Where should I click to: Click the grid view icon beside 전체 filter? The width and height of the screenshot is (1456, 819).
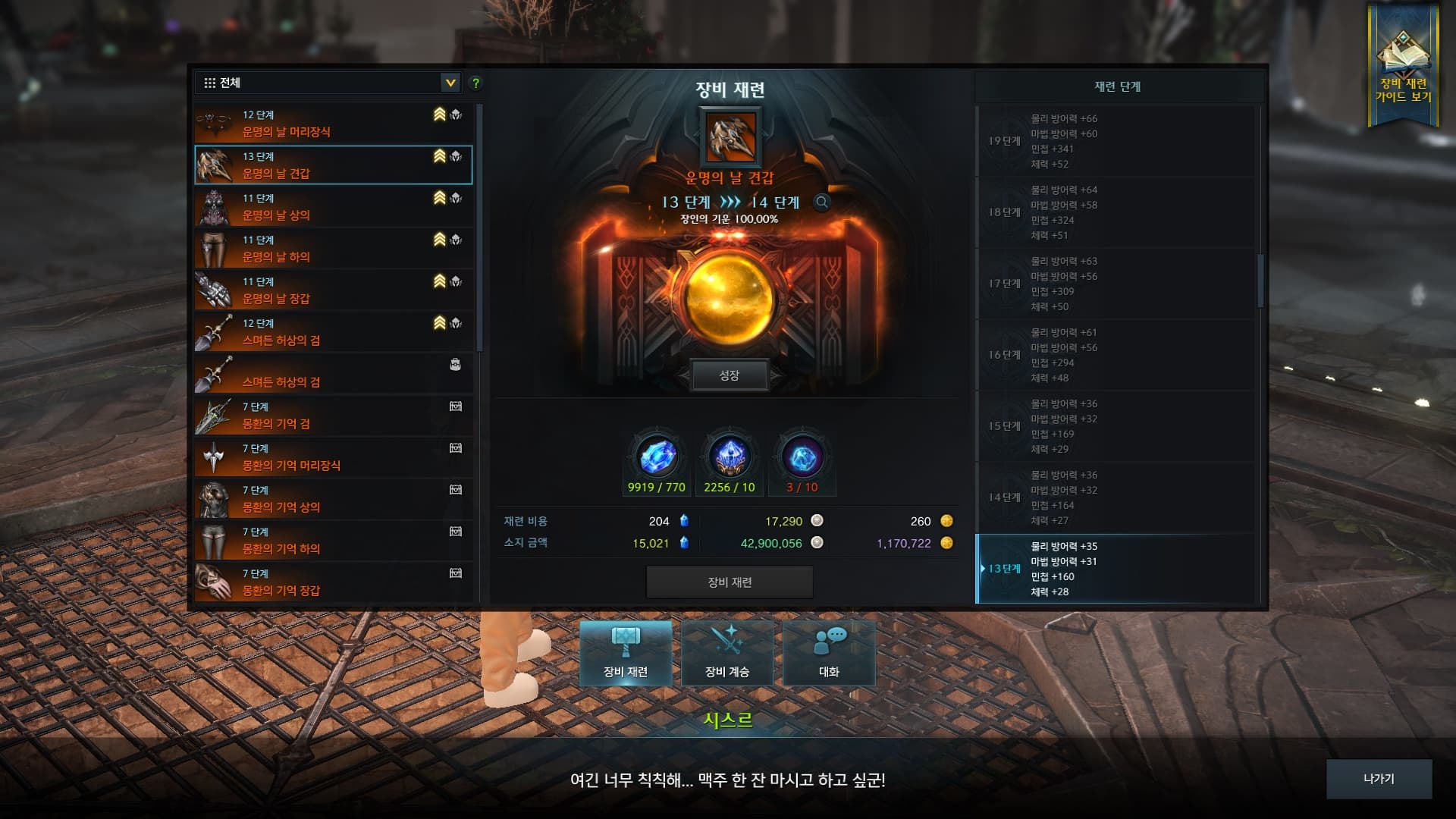click(210, 83)
